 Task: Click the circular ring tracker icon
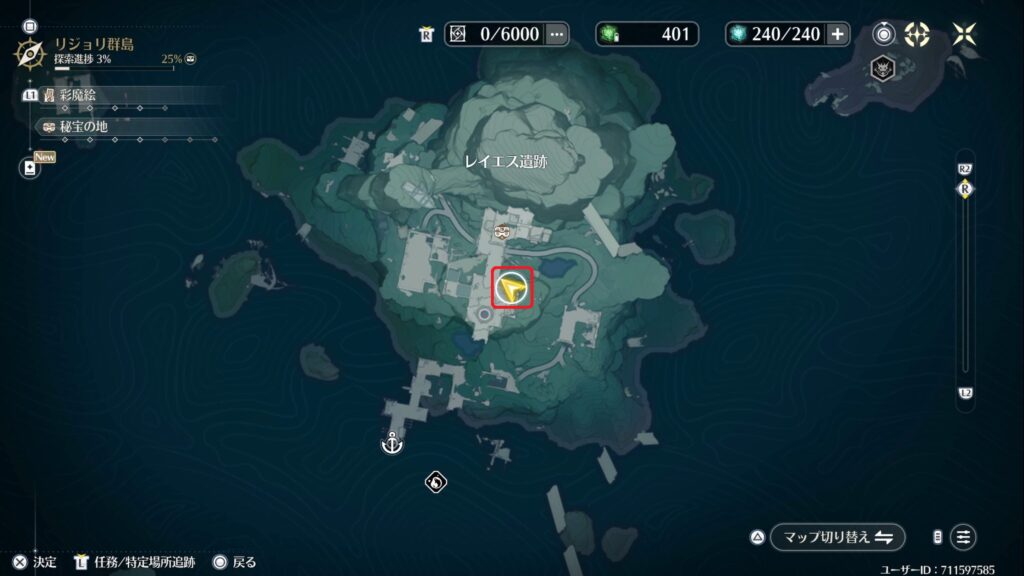(x=884, y=34)
